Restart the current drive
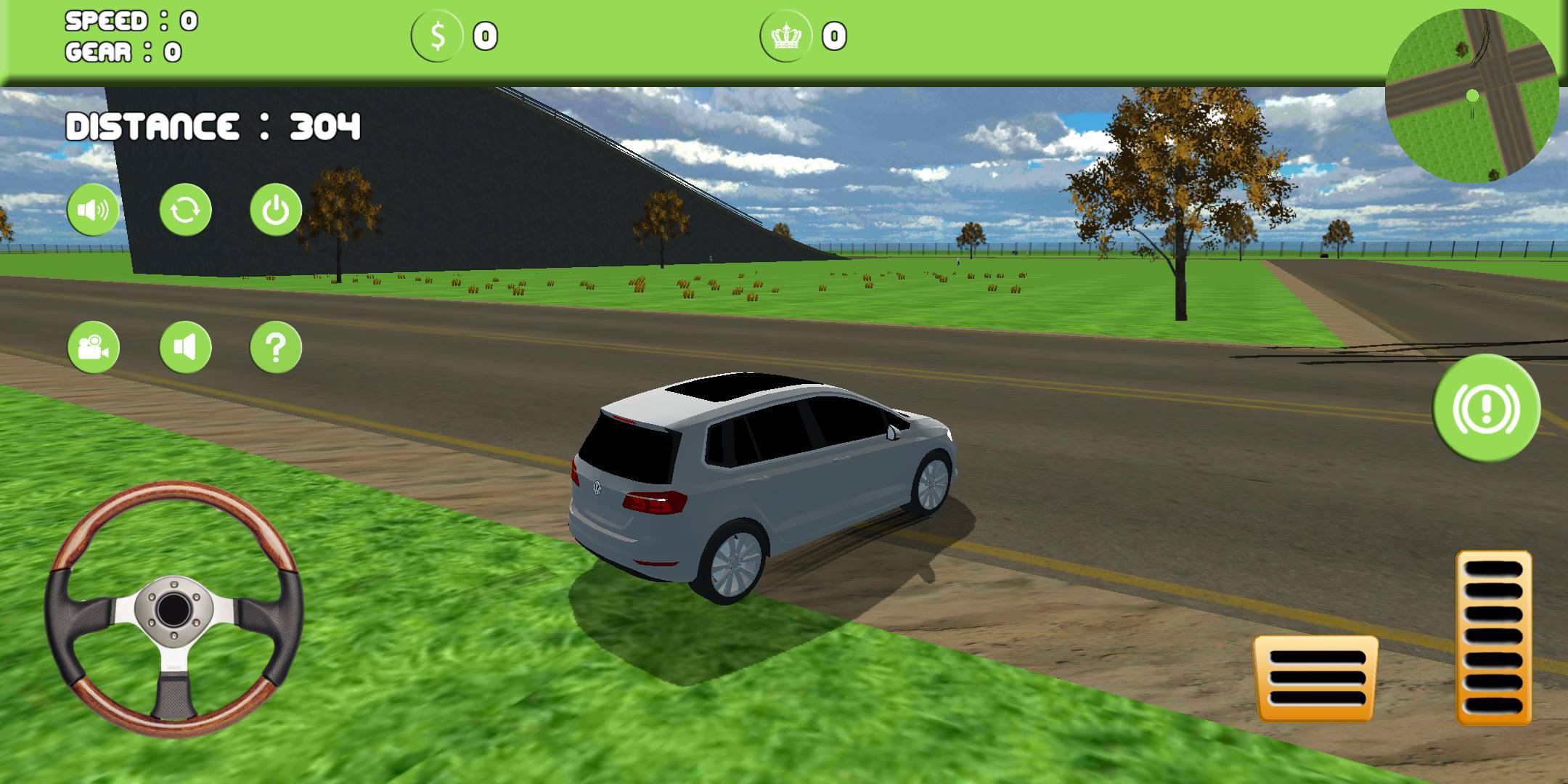 pyautogui.click(x=184, y=210)
